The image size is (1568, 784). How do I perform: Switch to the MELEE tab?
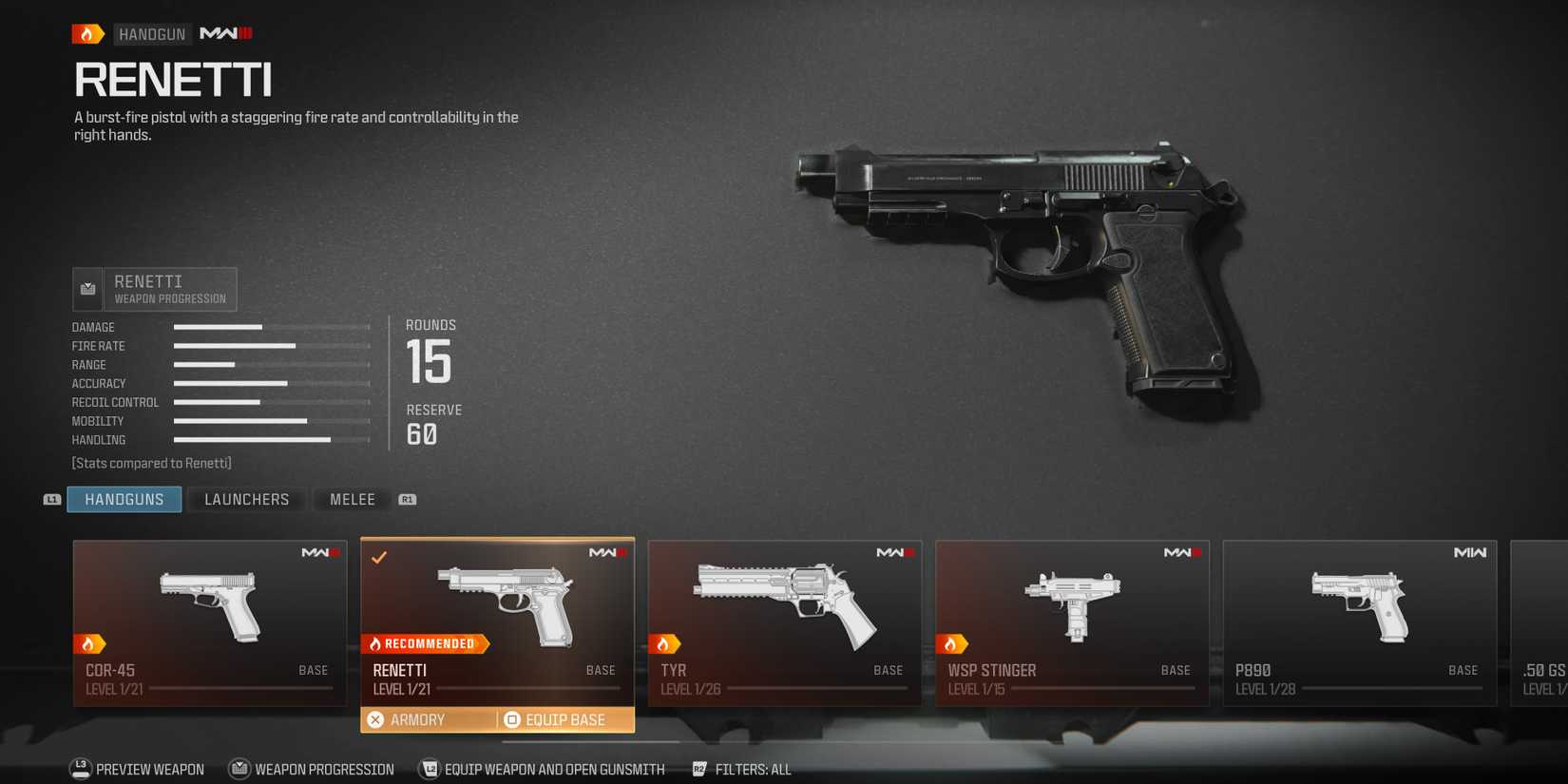coord(352,498)
